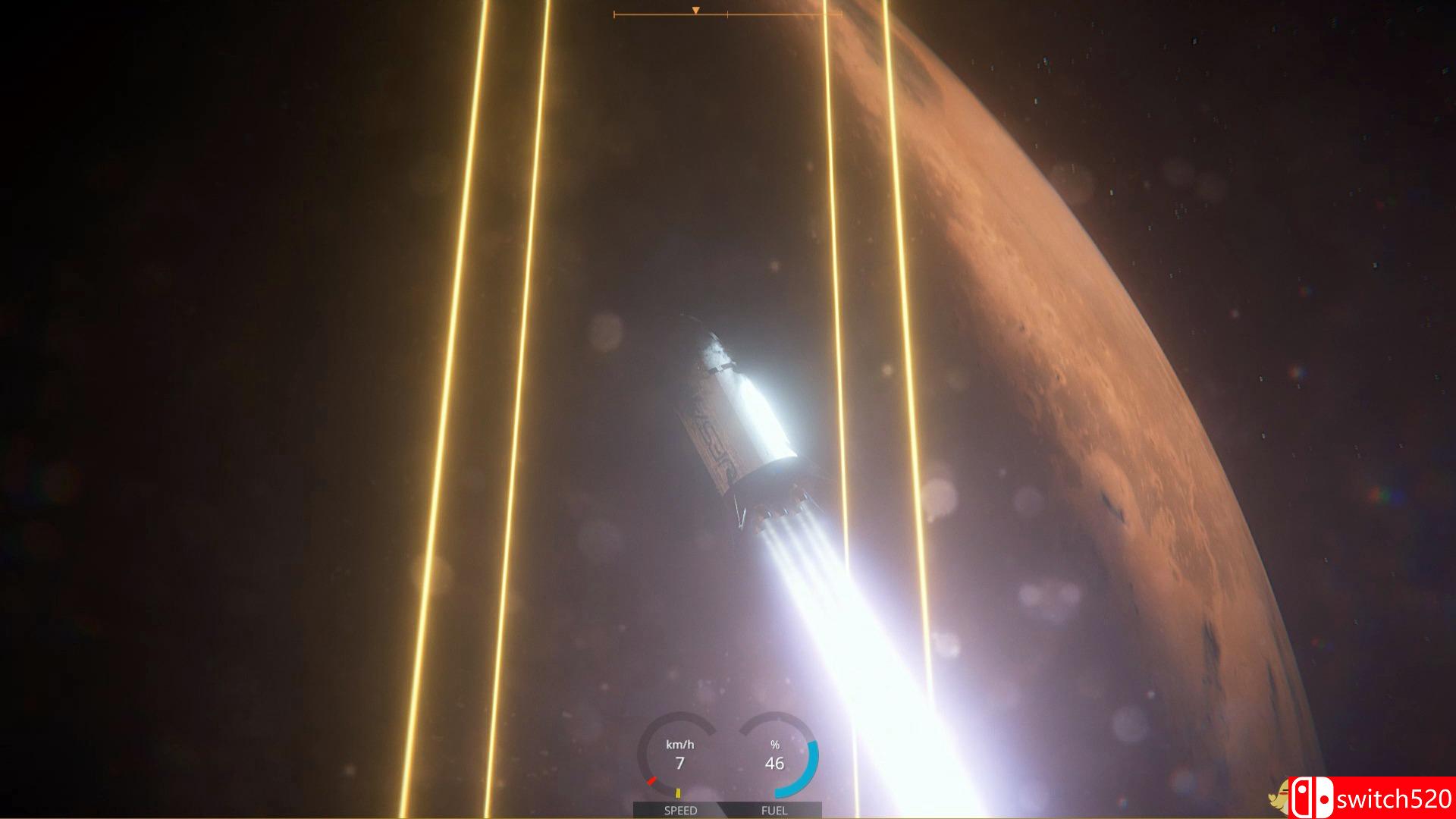
Task: Toggle the FUEL gauge display
Action: tap(775, 811)
